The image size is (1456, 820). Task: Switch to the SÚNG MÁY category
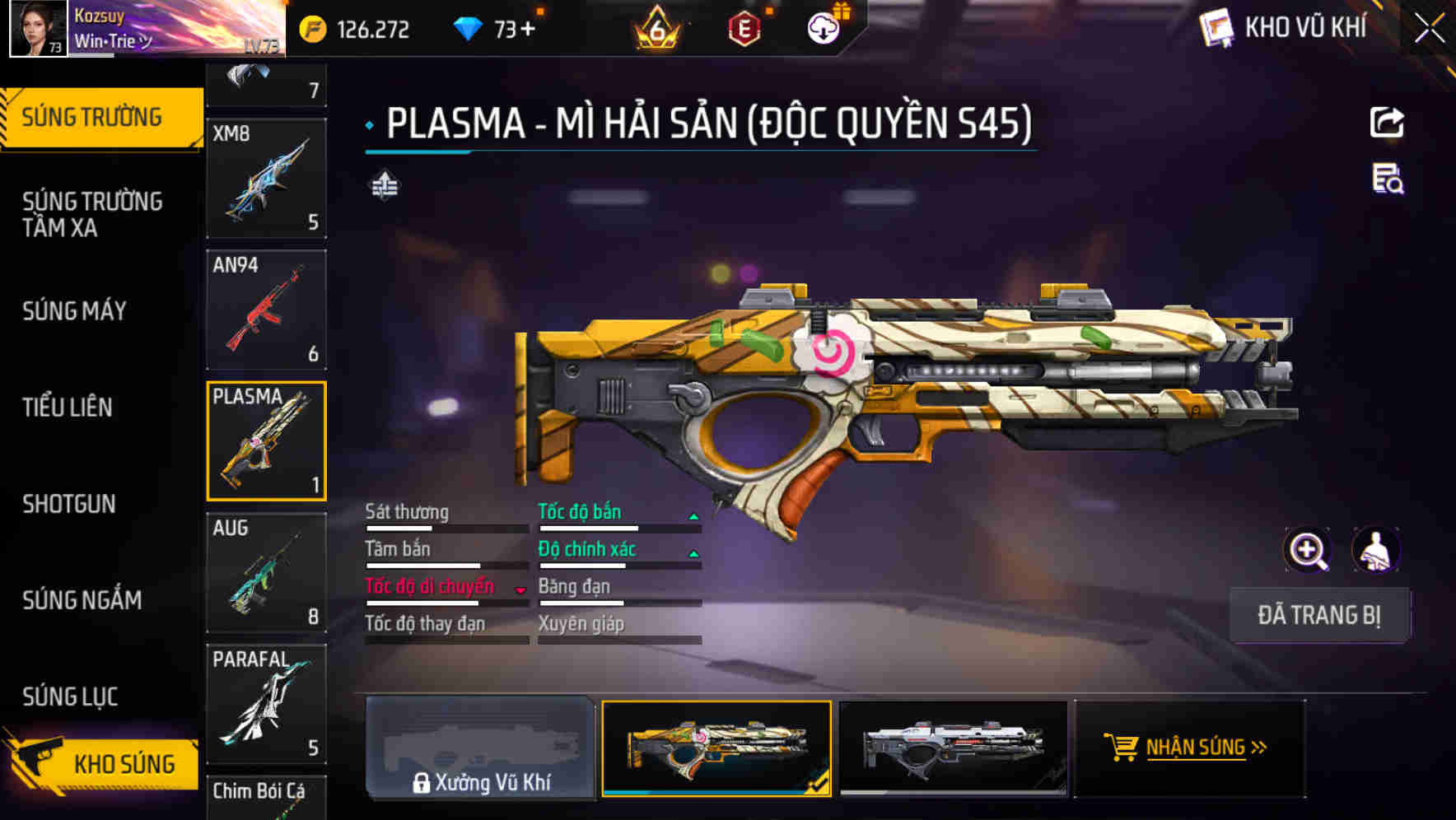point(73,311)
